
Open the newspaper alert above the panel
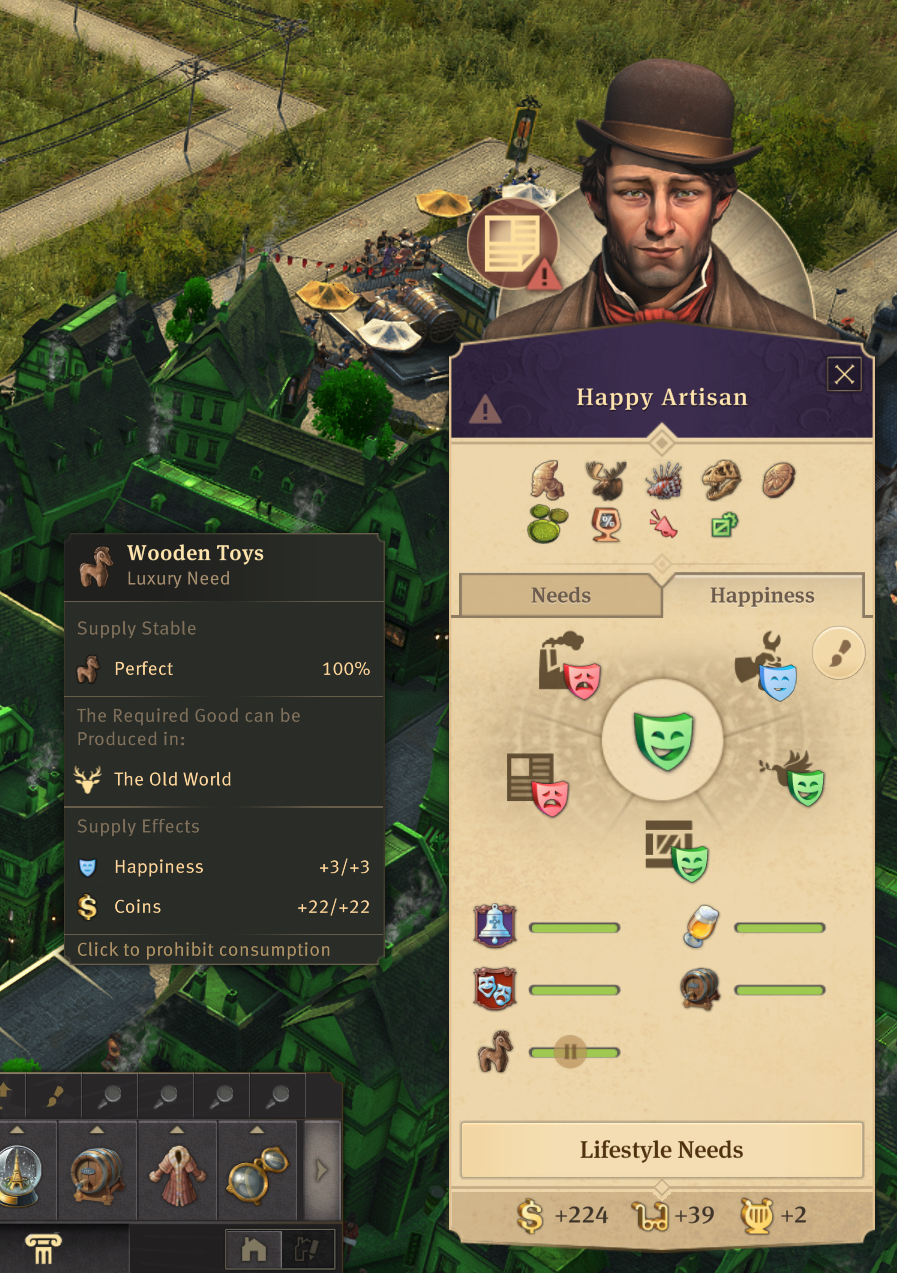tap(513, 243)
